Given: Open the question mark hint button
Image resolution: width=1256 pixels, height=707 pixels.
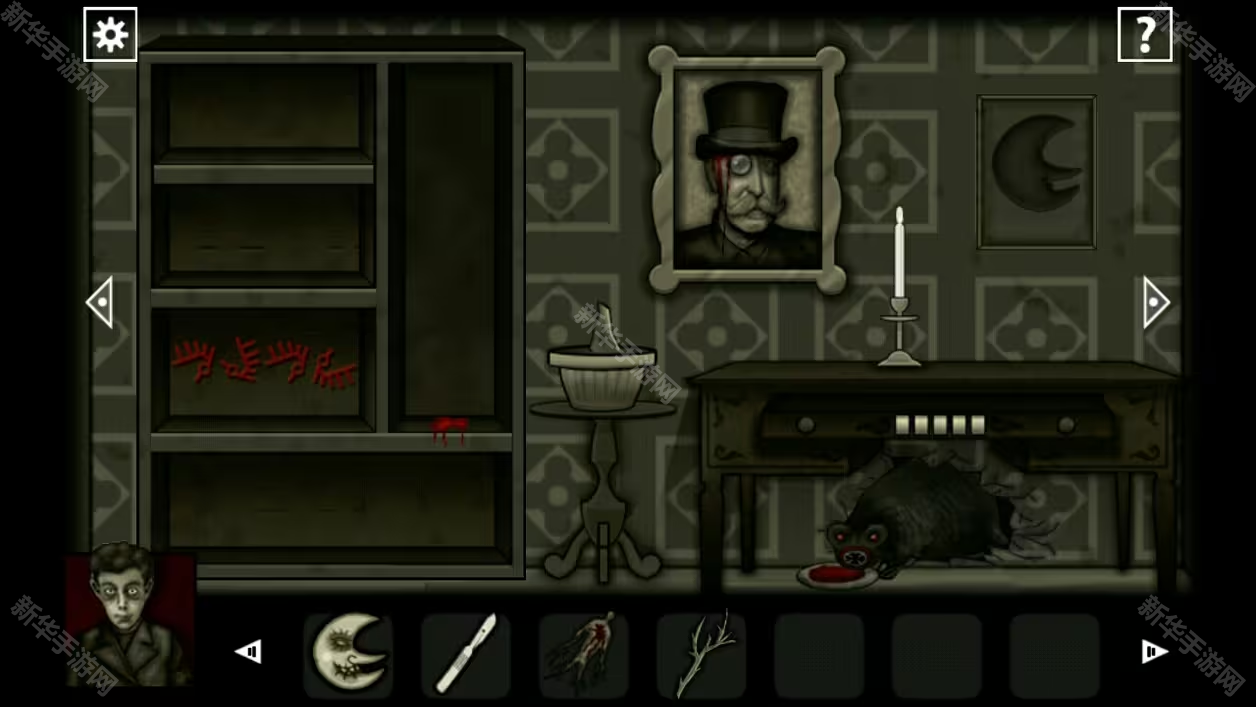Looking at the screenshot, I should point(1144,35).
